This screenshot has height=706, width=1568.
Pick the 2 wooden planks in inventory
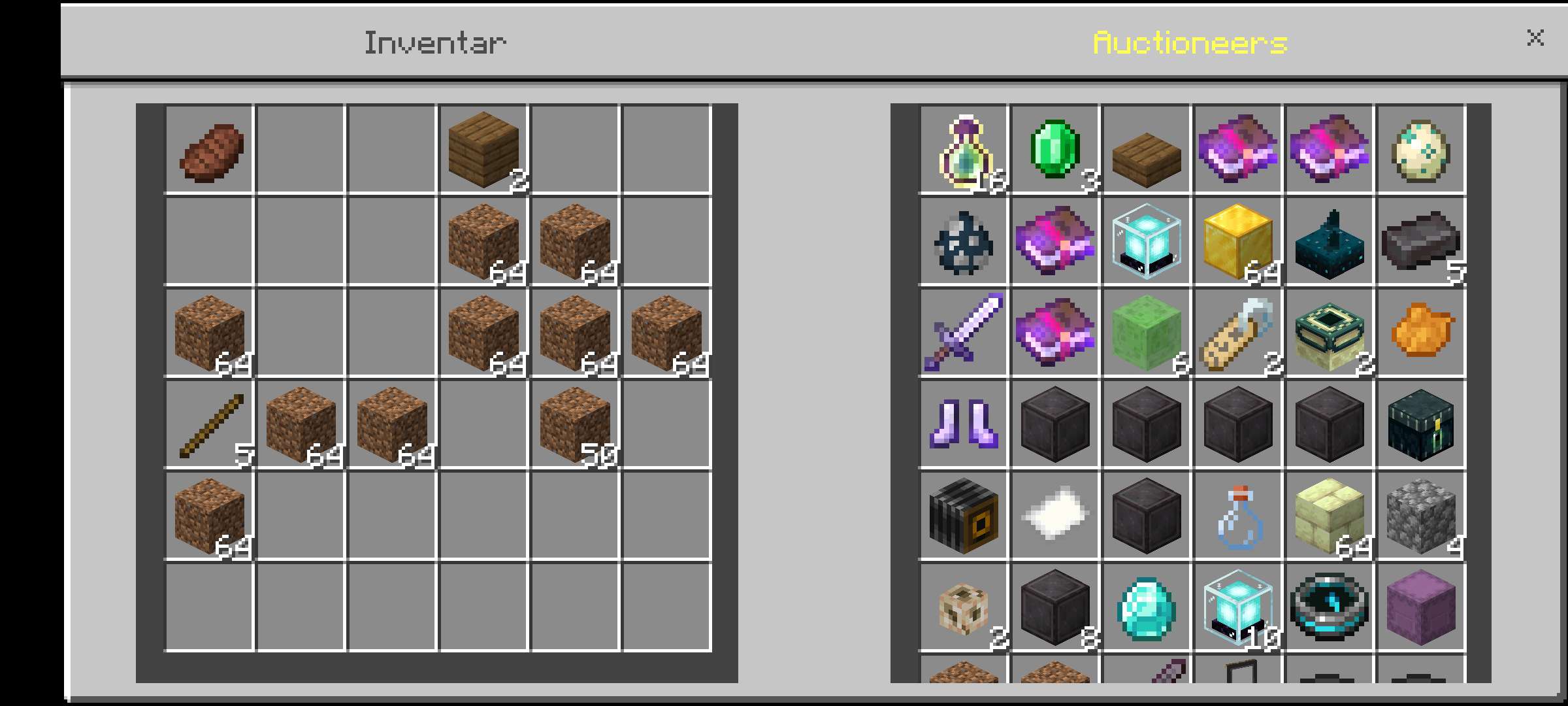[483, 150]
